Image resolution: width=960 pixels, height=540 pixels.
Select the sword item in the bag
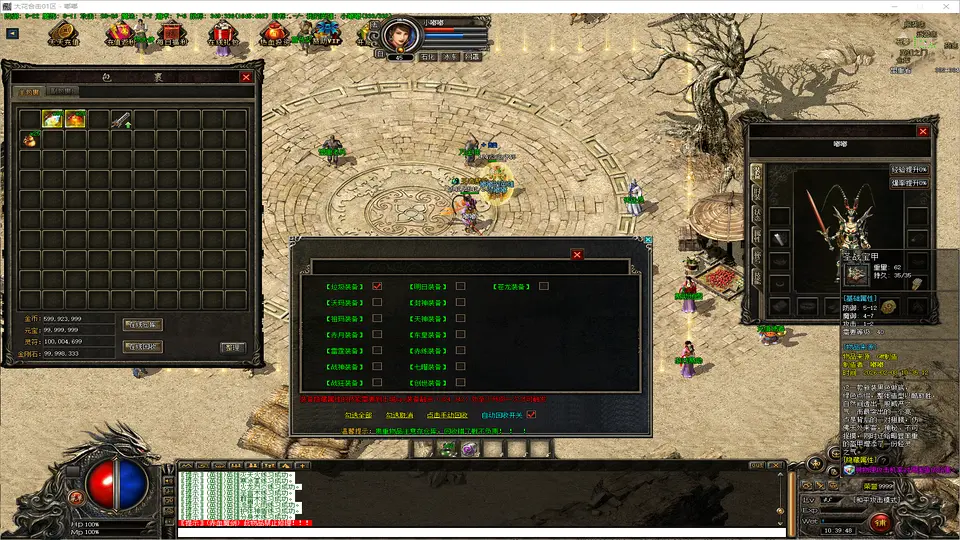tap(121, 119)
